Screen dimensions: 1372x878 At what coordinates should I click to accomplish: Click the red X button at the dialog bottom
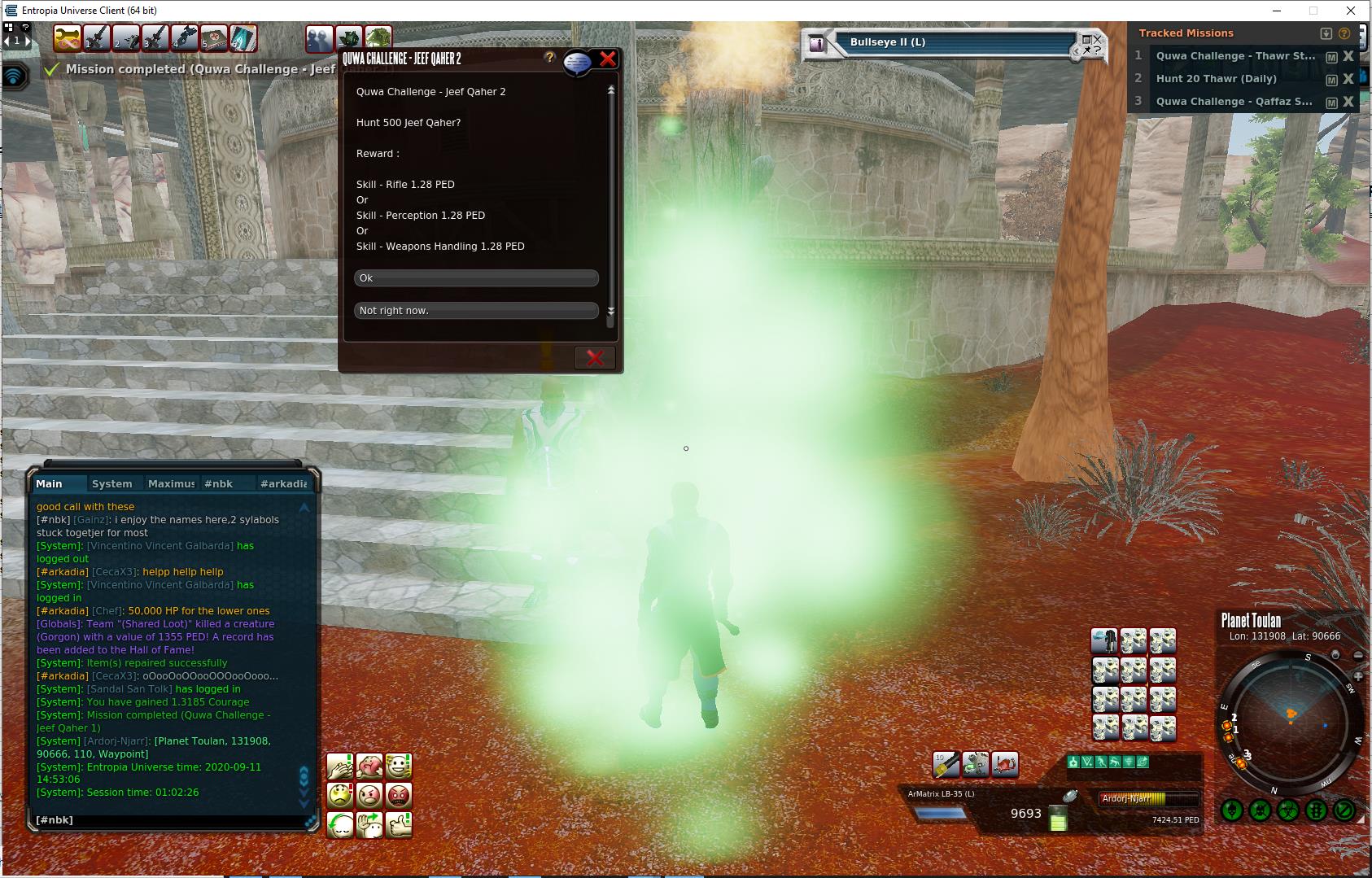(595, 358)
